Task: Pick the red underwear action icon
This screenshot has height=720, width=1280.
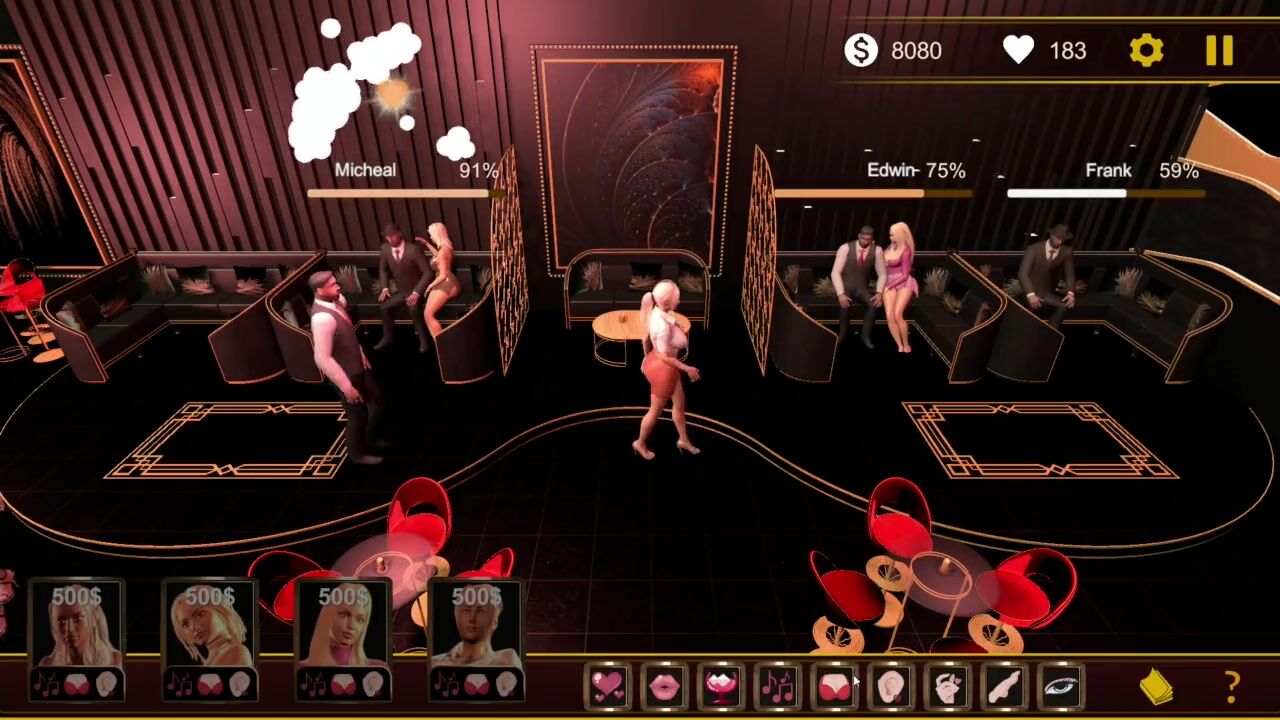Action: [834, 686]
